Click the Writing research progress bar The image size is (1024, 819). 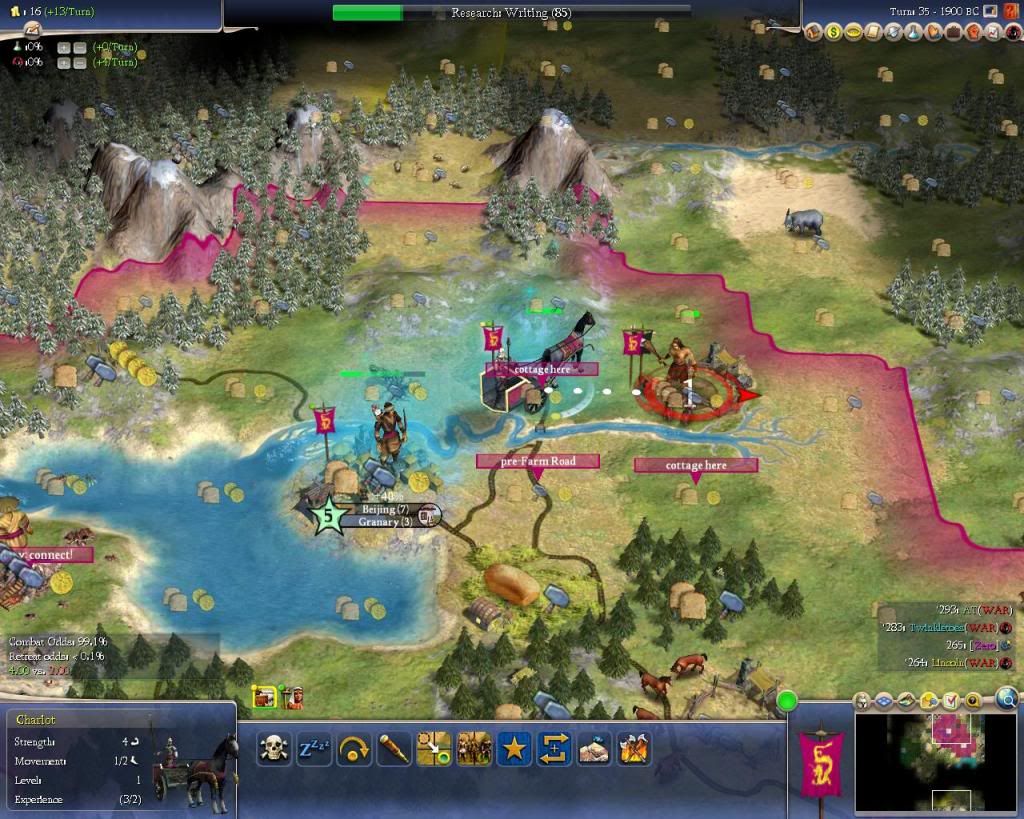point(511,13)
